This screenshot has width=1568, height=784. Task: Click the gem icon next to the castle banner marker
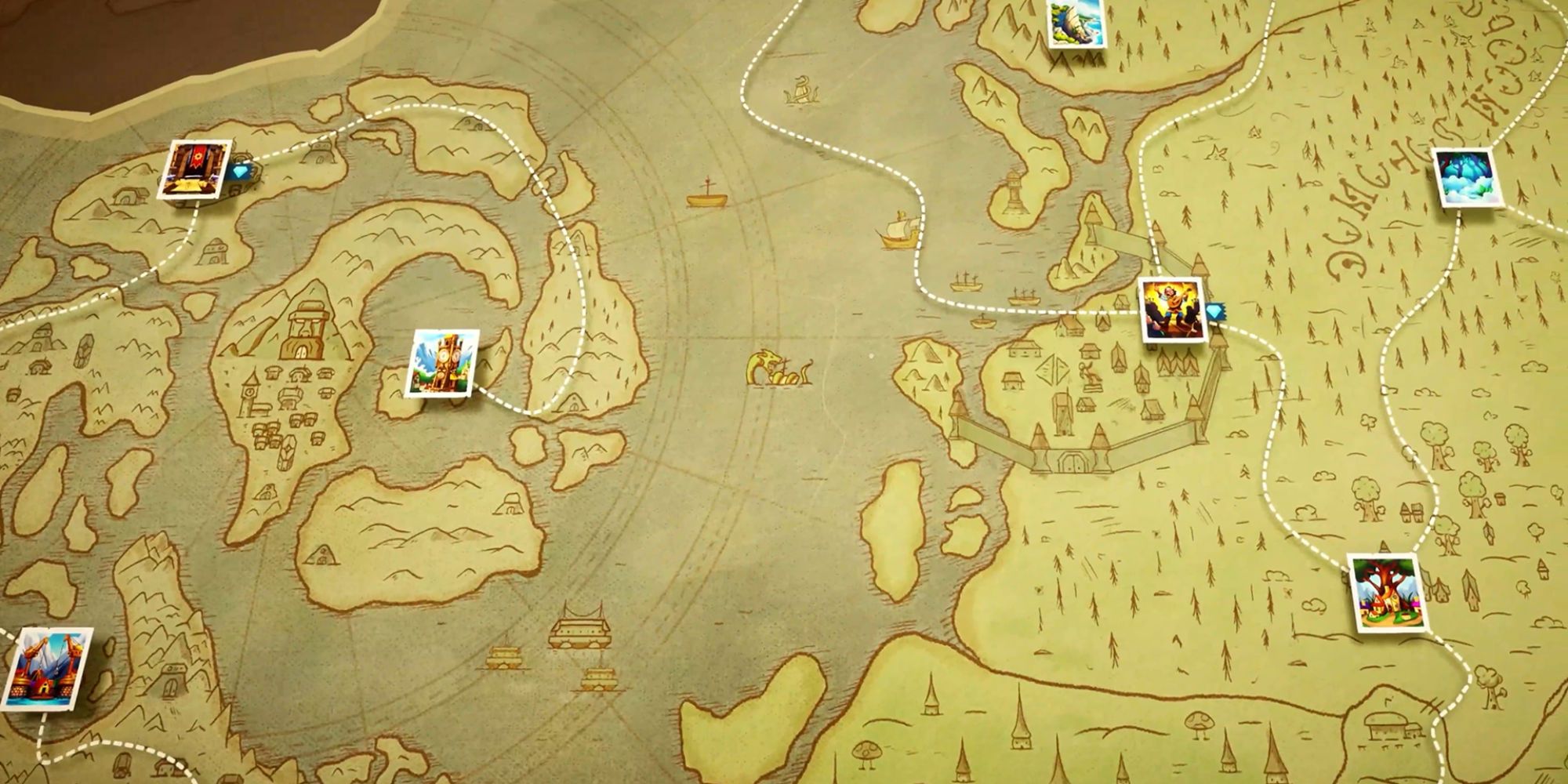point(240,172)
